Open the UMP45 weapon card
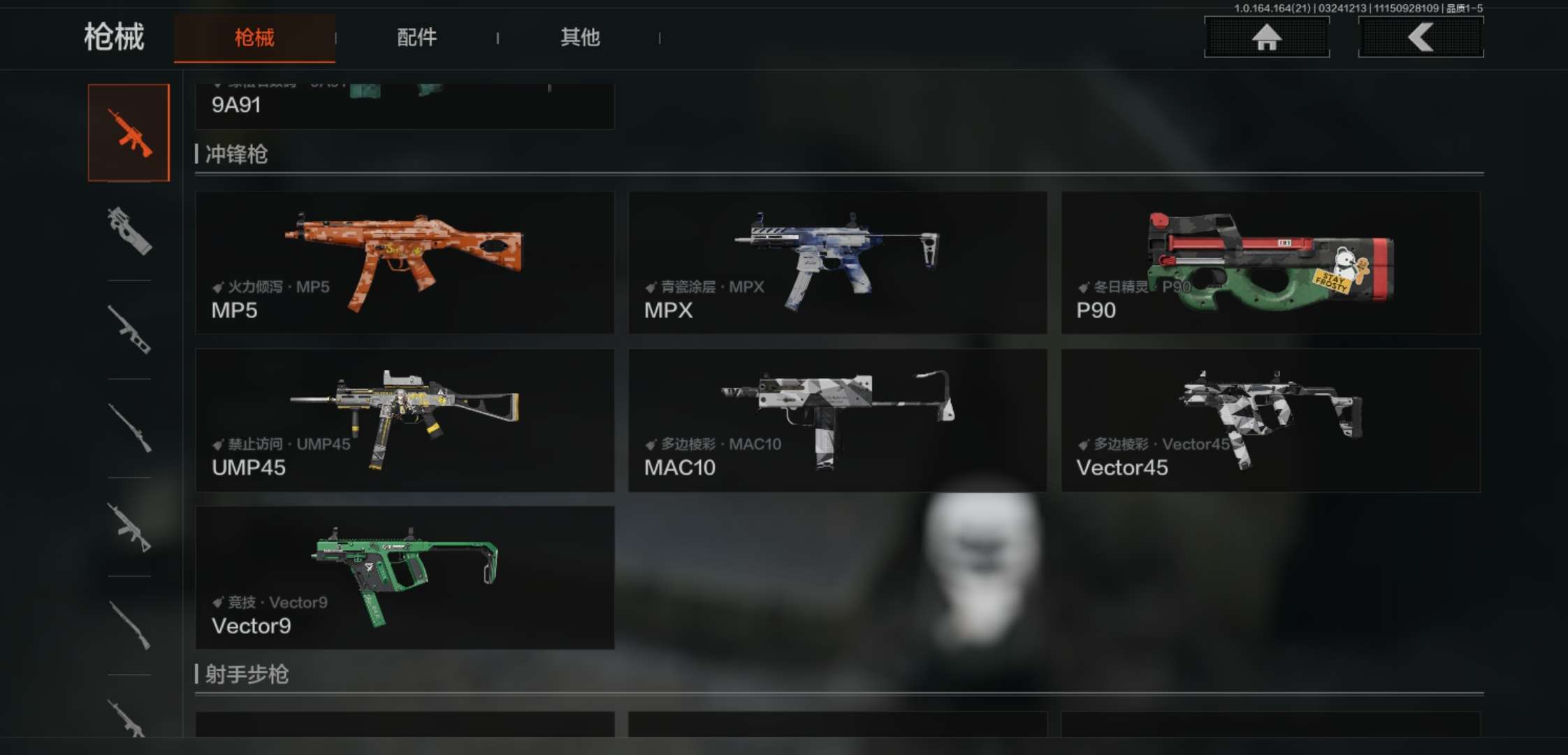Viewport: 1568px width, 755px height. [x=405, y=419]
